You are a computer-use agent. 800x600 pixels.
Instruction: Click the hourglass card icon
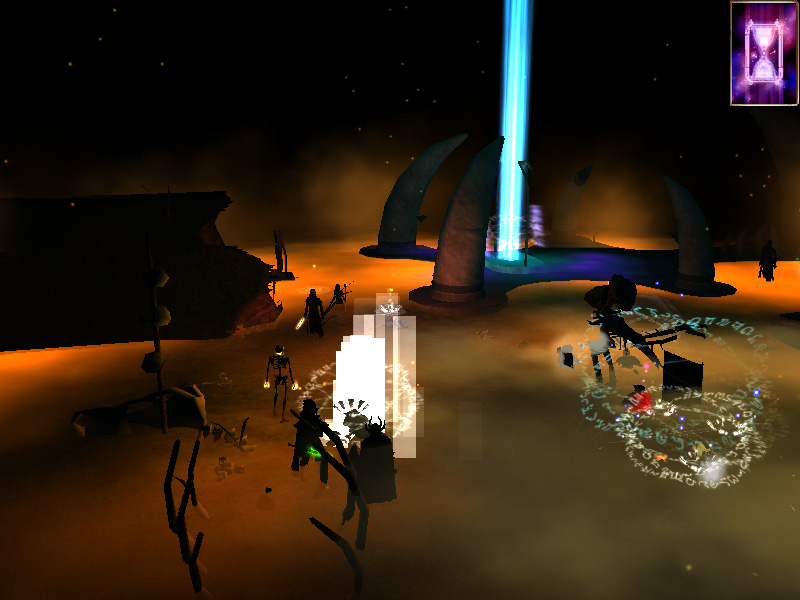tap(764, 53)
